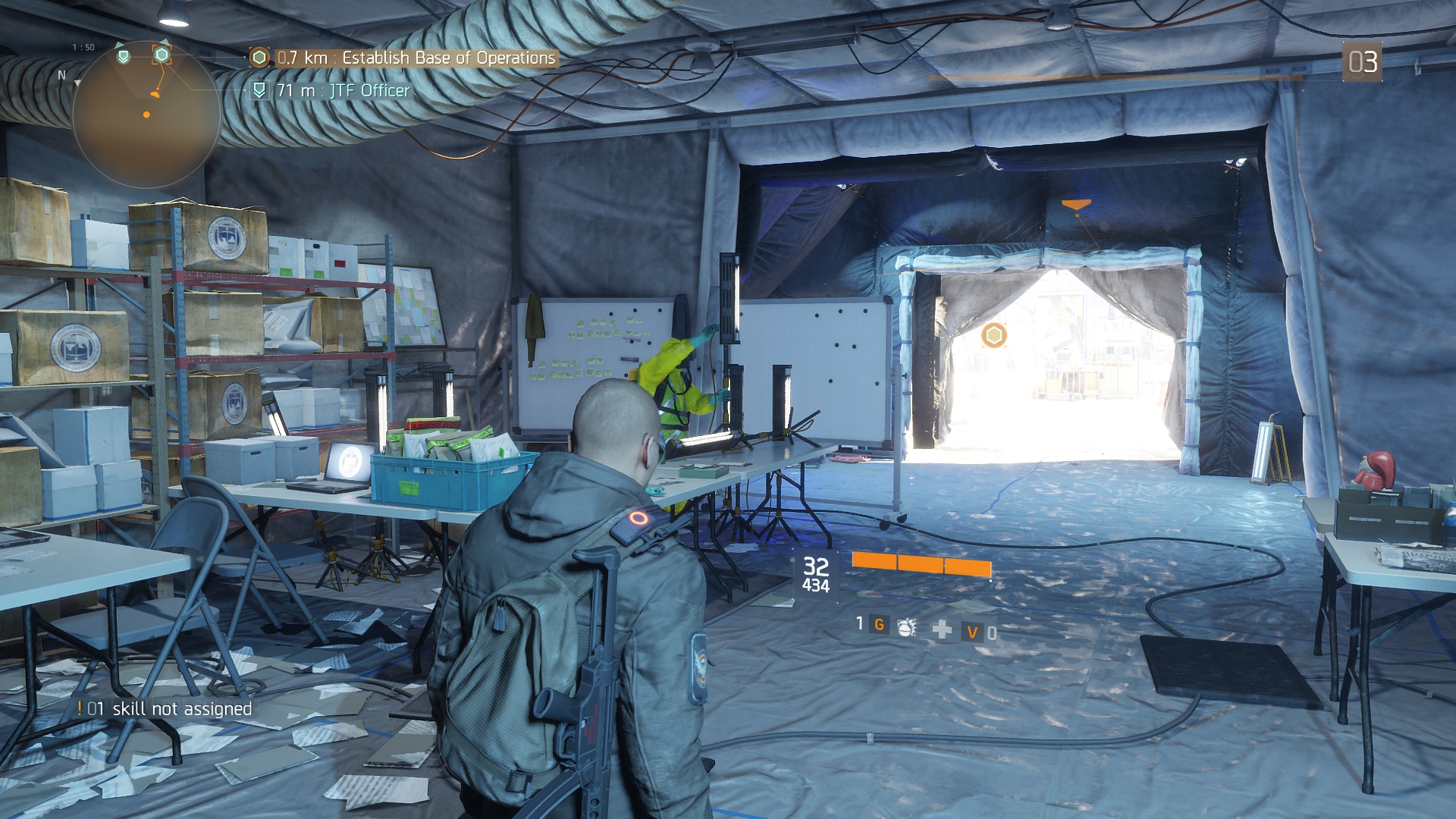Click the grenade icon in the HUD

pyautogui.click(x=906, y=628)
